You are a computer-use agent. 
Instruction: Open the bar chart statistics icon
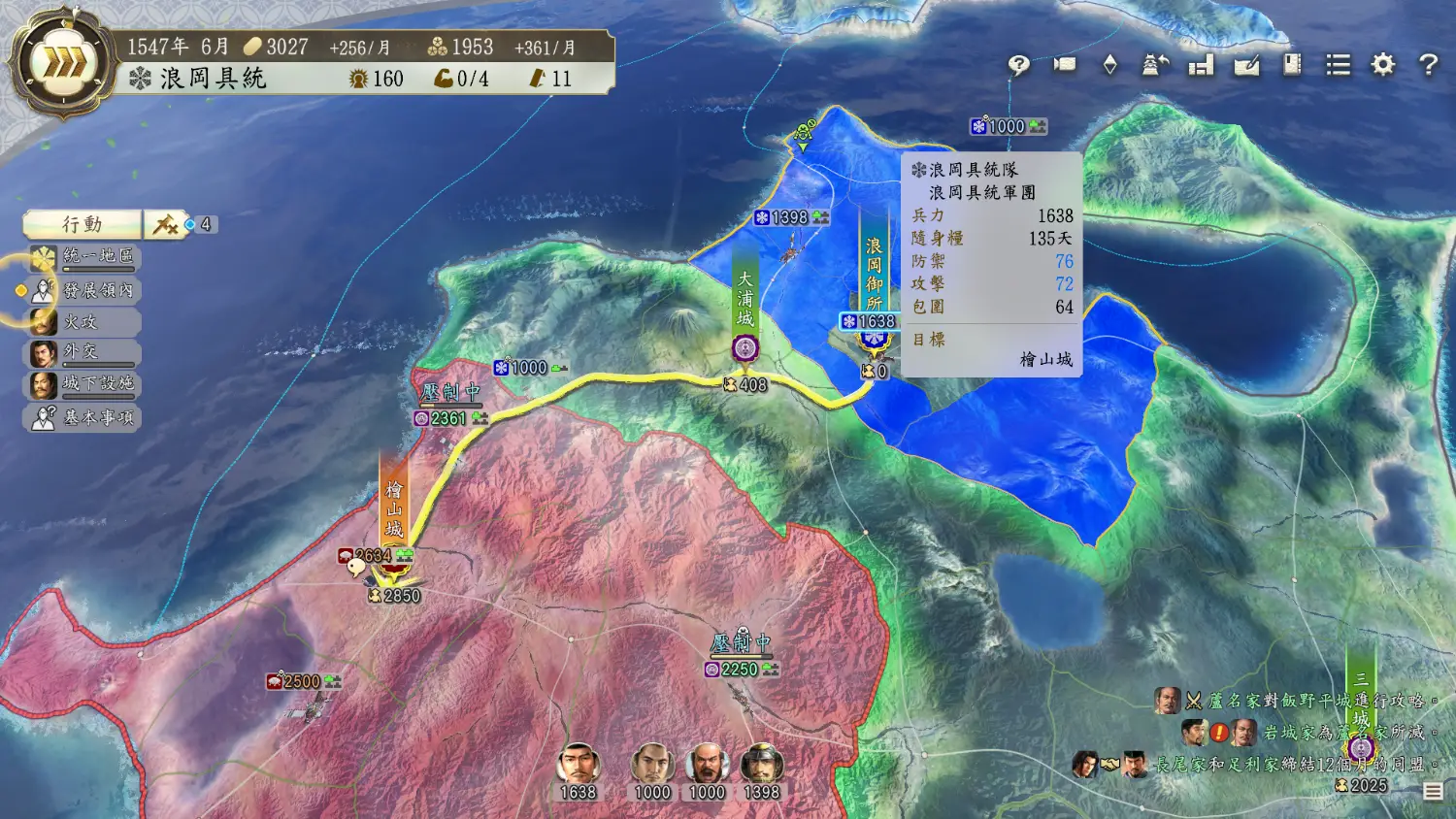click(x=1201, y=65)
